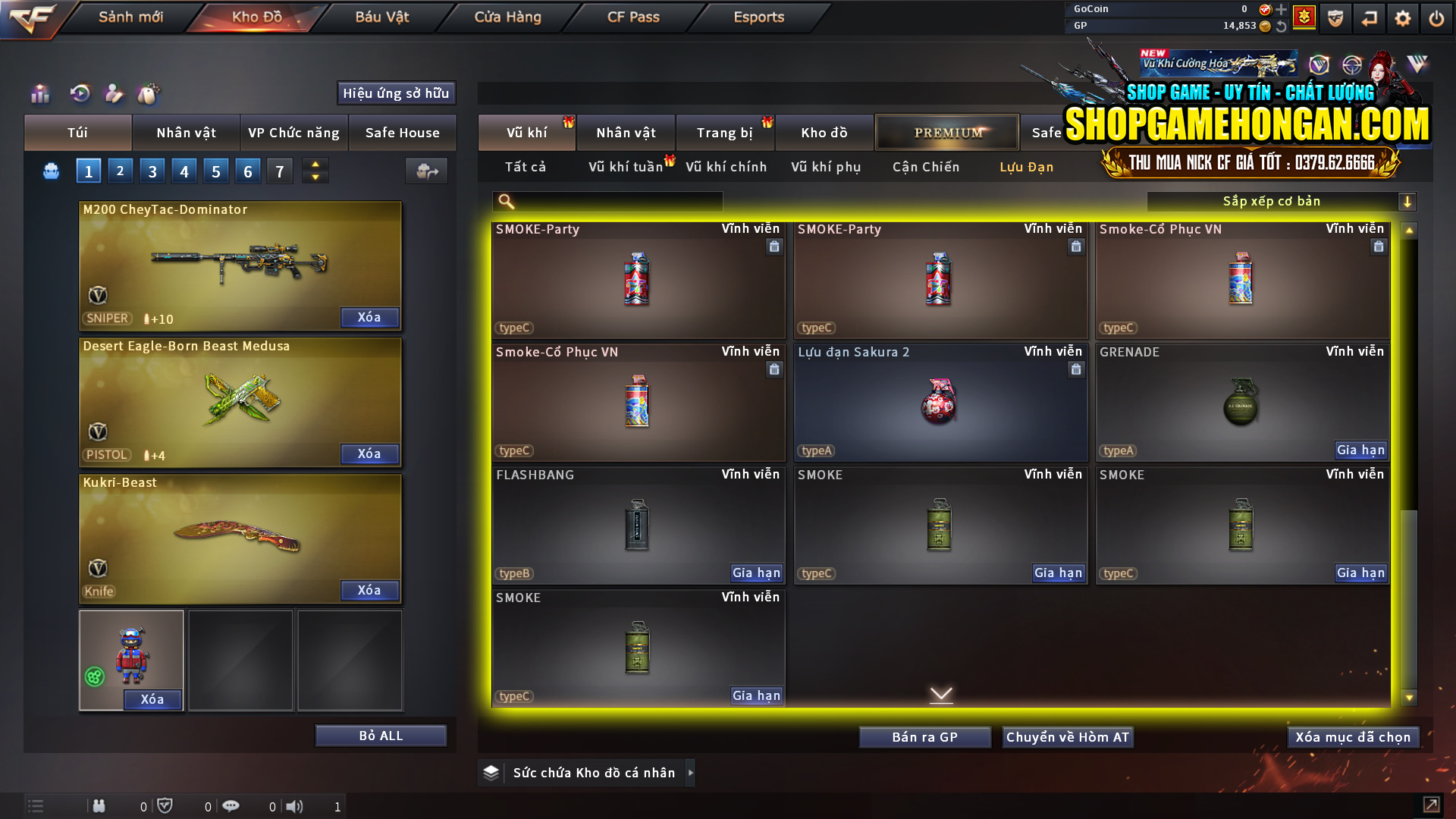Expand more items with the bottom chevron
Viewport: 1456px width, 819px height.
[941, 694]
